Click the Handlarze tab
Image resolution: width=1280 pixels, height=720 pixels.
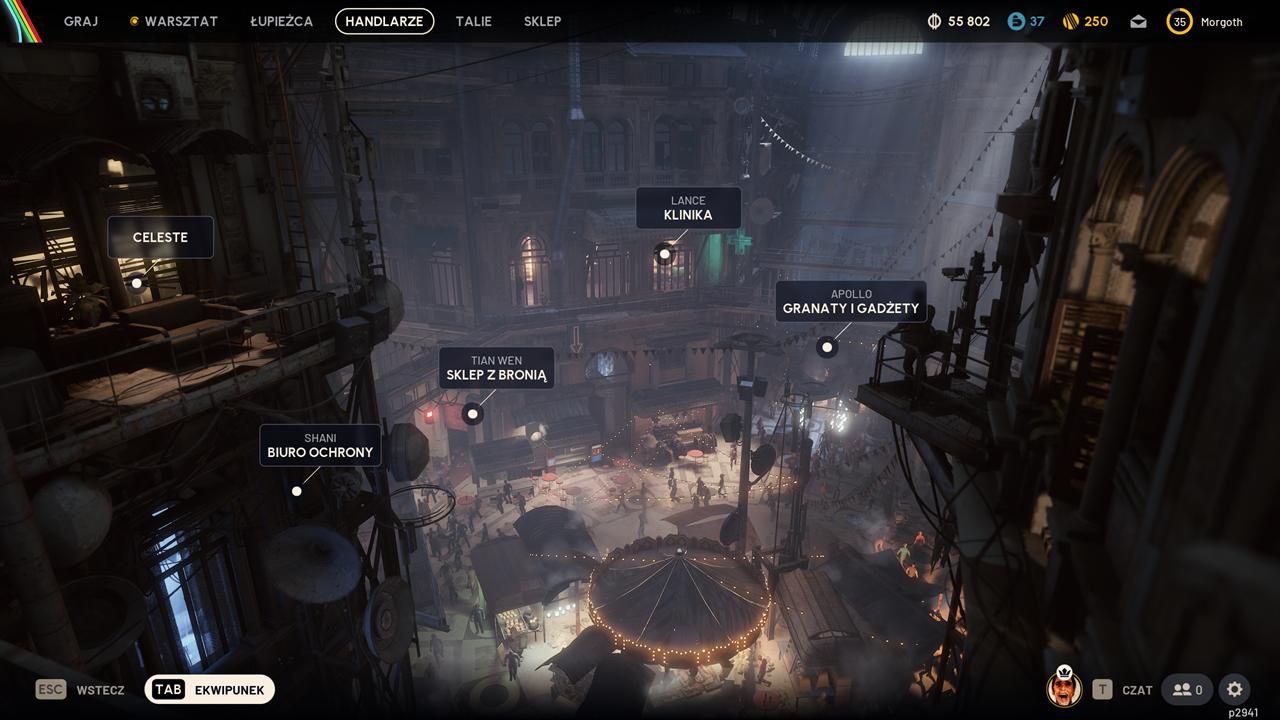coord(384,21)
